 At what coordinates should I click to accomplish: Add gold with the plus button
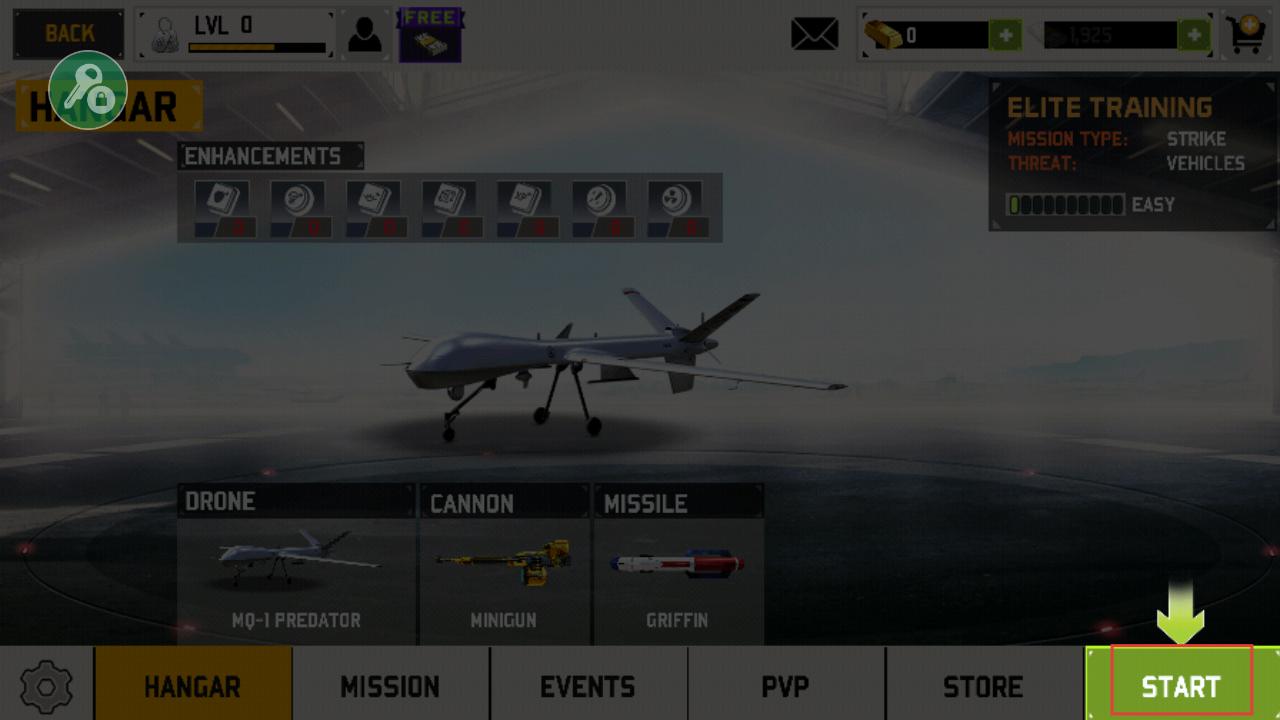[1005, 36]
